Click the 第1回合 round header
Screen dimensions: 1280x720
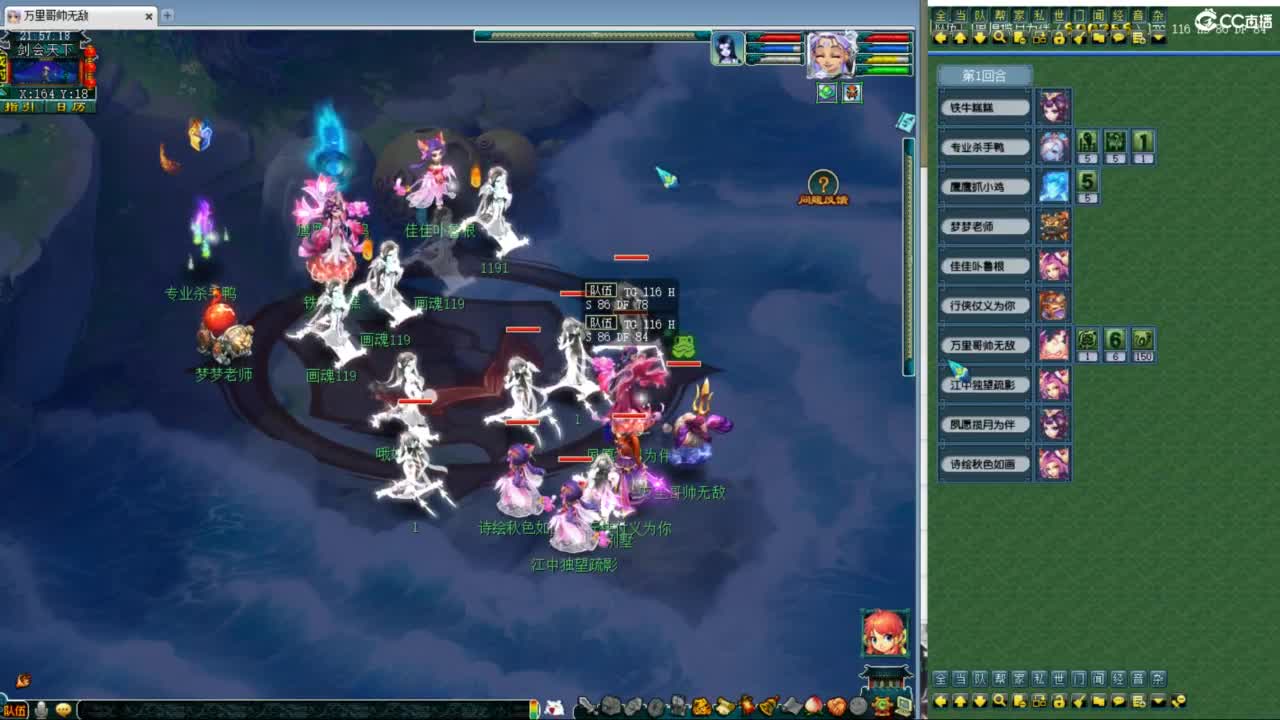983,74
